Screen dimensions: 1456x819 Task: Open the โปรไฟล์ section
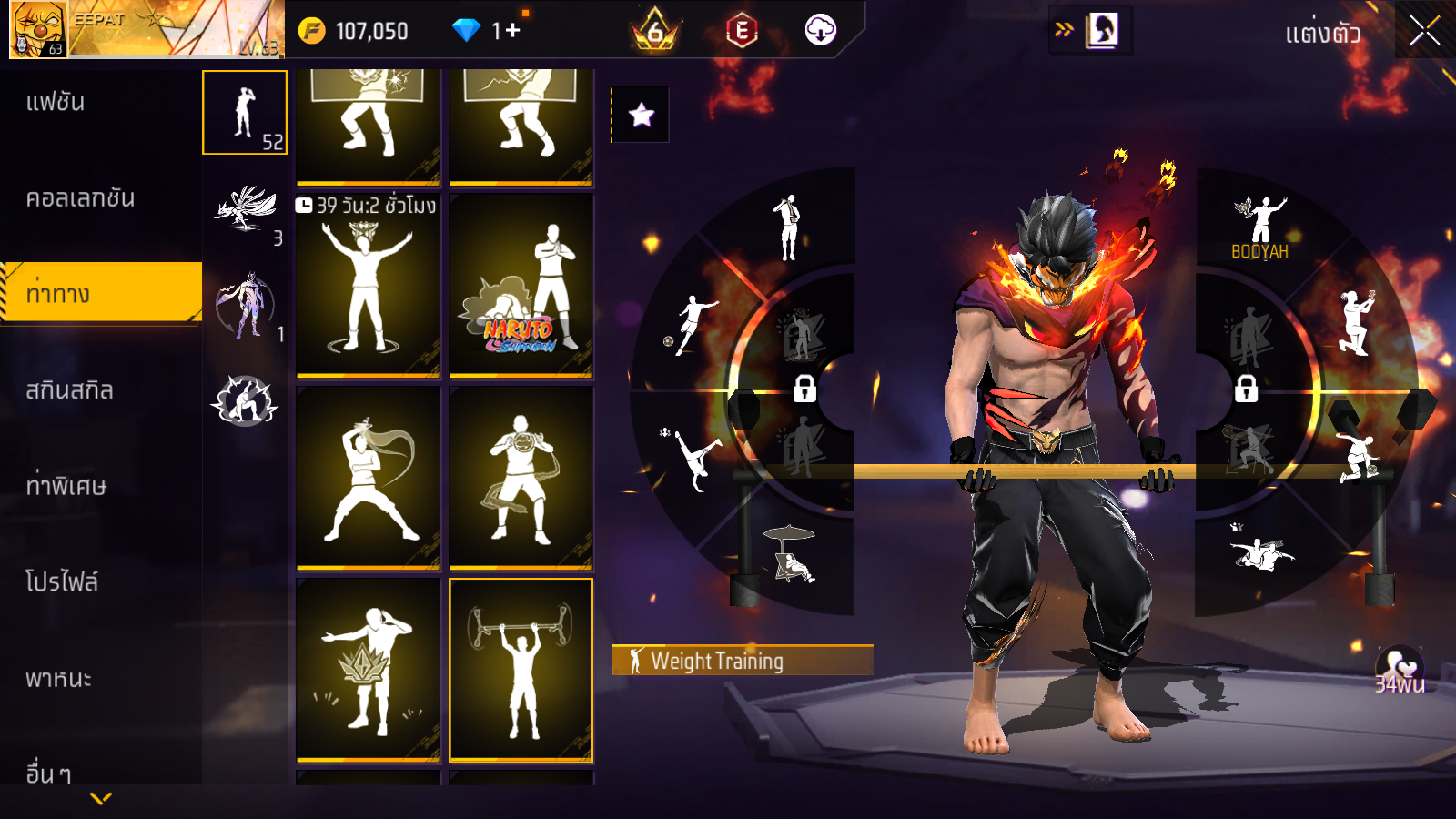point(61,582)
